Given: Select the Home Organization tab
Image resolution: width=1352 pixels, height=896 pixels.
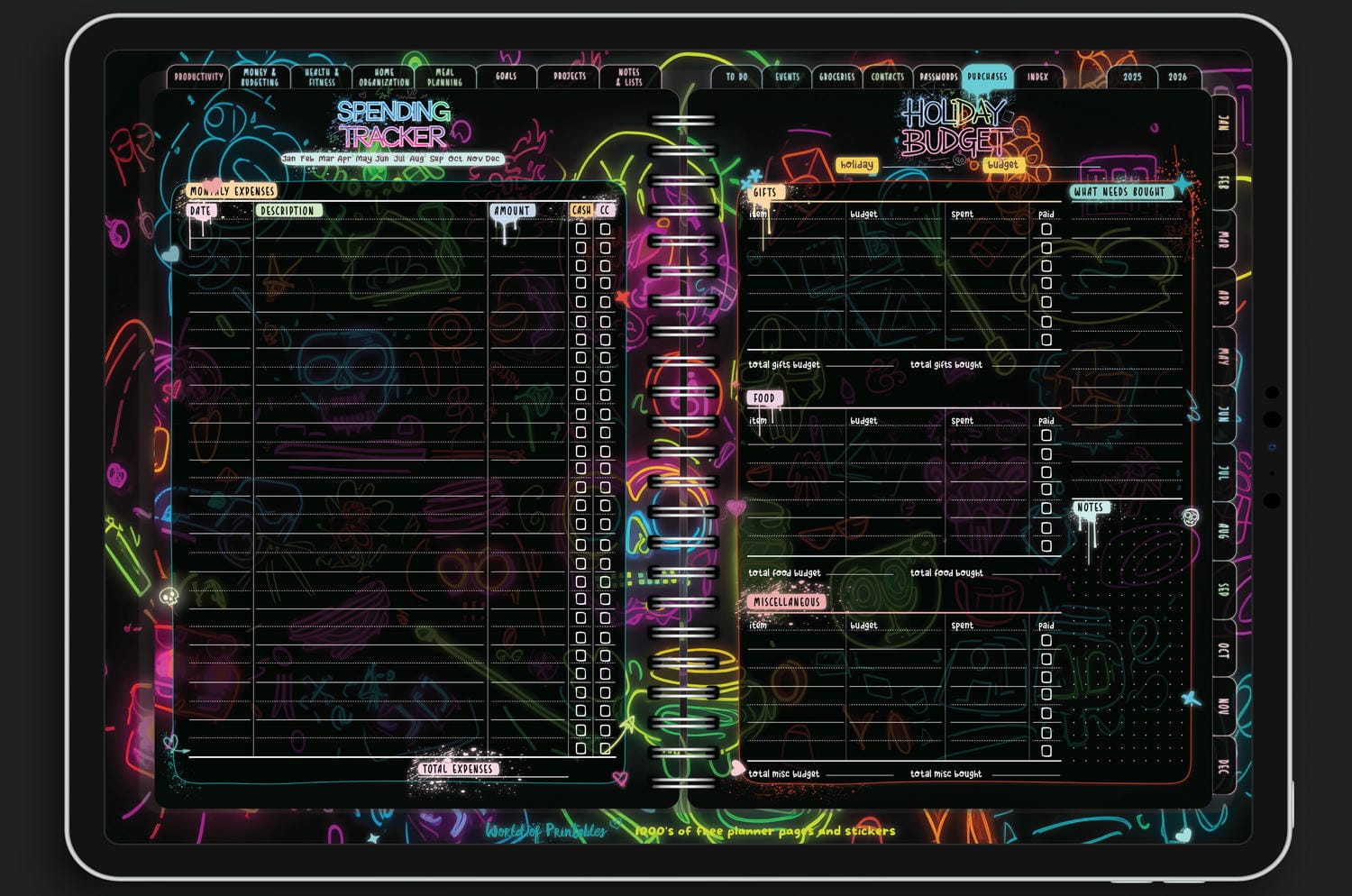Looking at the screenshot, I should click(x=384, y=78).
